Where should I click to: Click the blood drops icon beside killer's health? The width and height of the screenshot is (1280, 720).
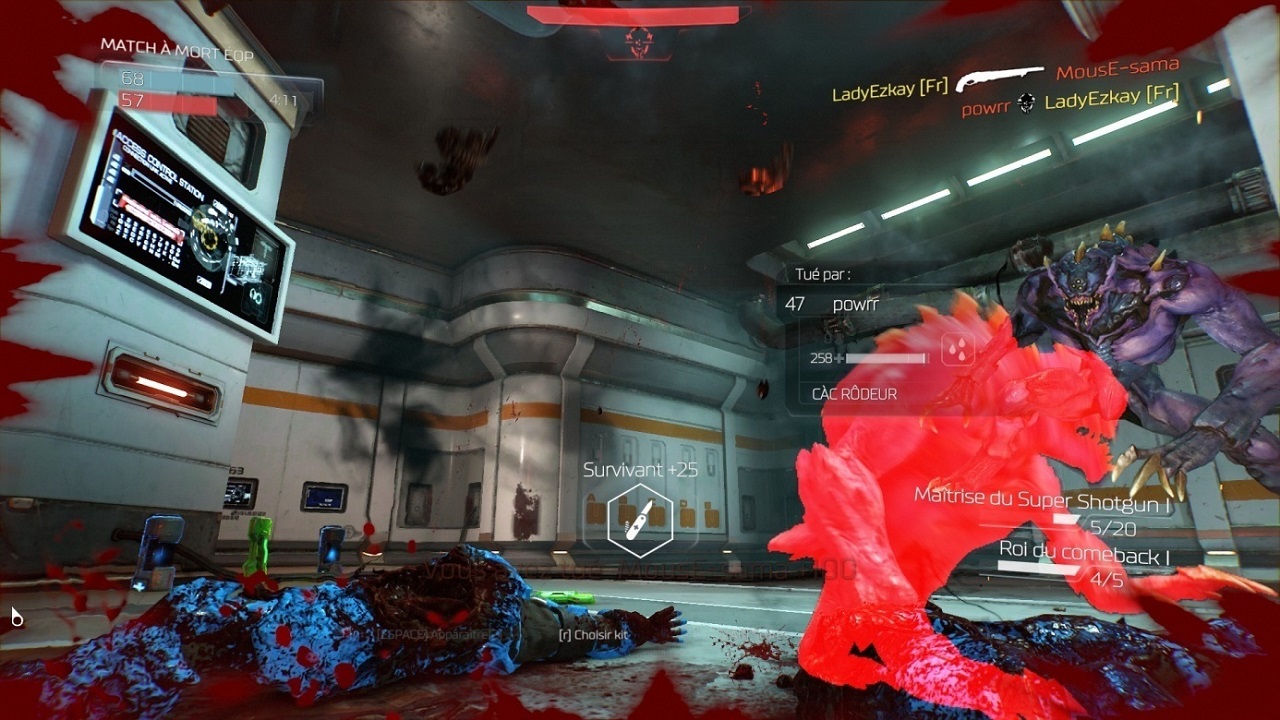pos(958,353)
